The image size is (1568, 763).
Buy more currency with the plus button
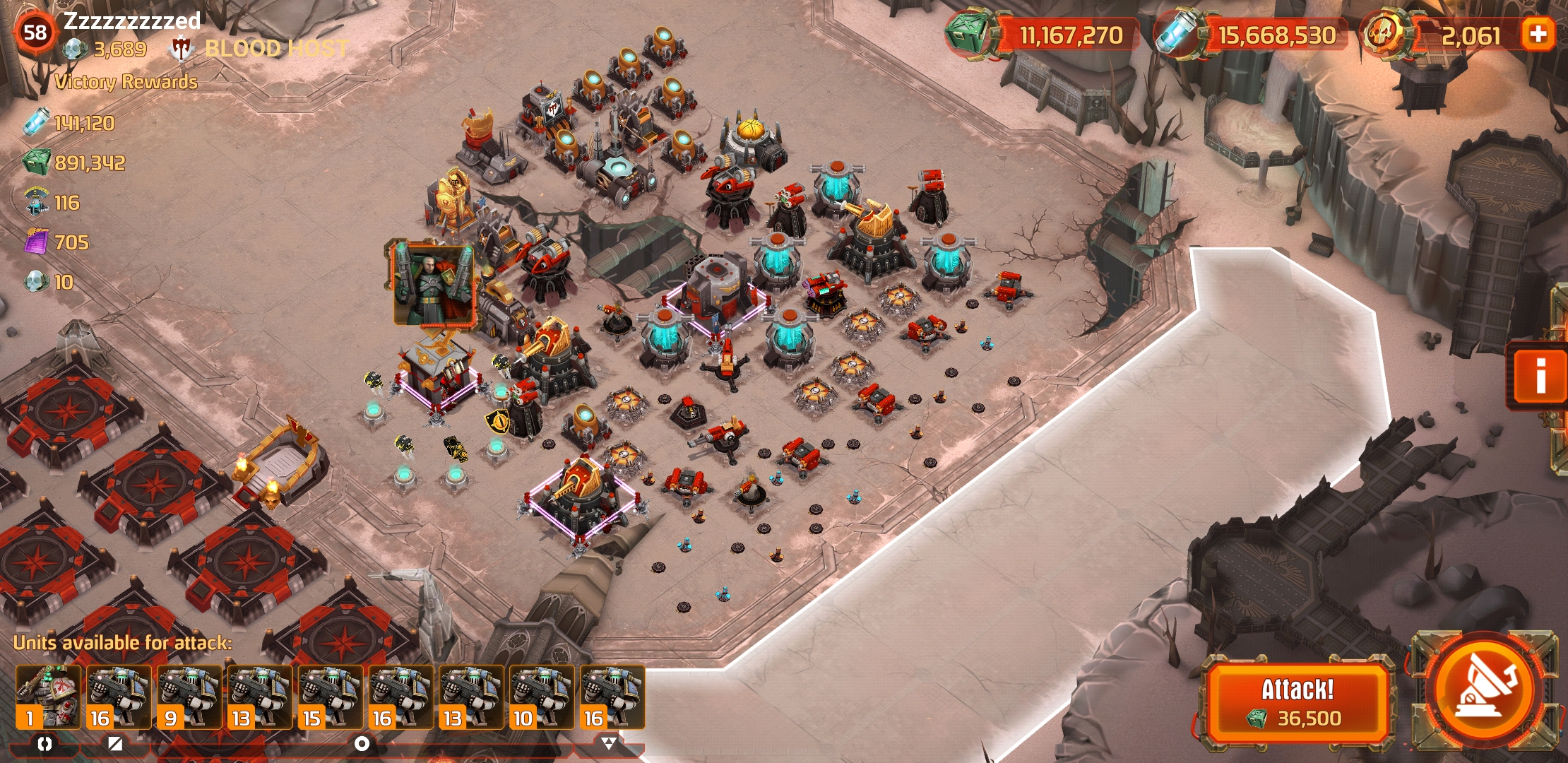(1538, 34)
